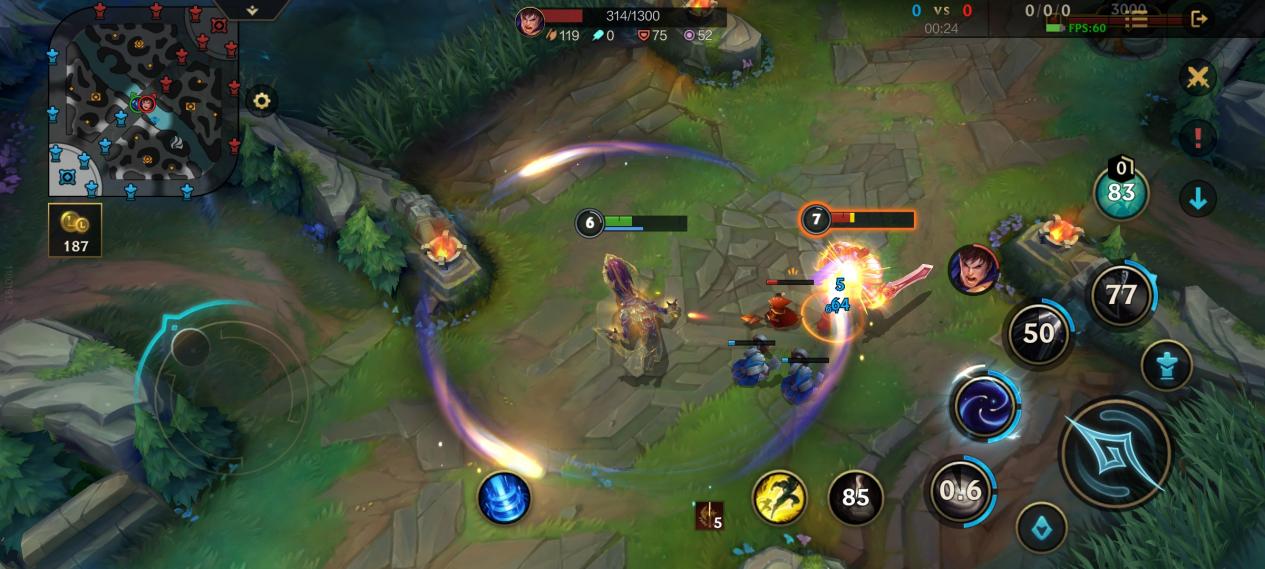Select the ability on 50 cooldown
Screen dimensions: 1265x569
click(1038, 333)
